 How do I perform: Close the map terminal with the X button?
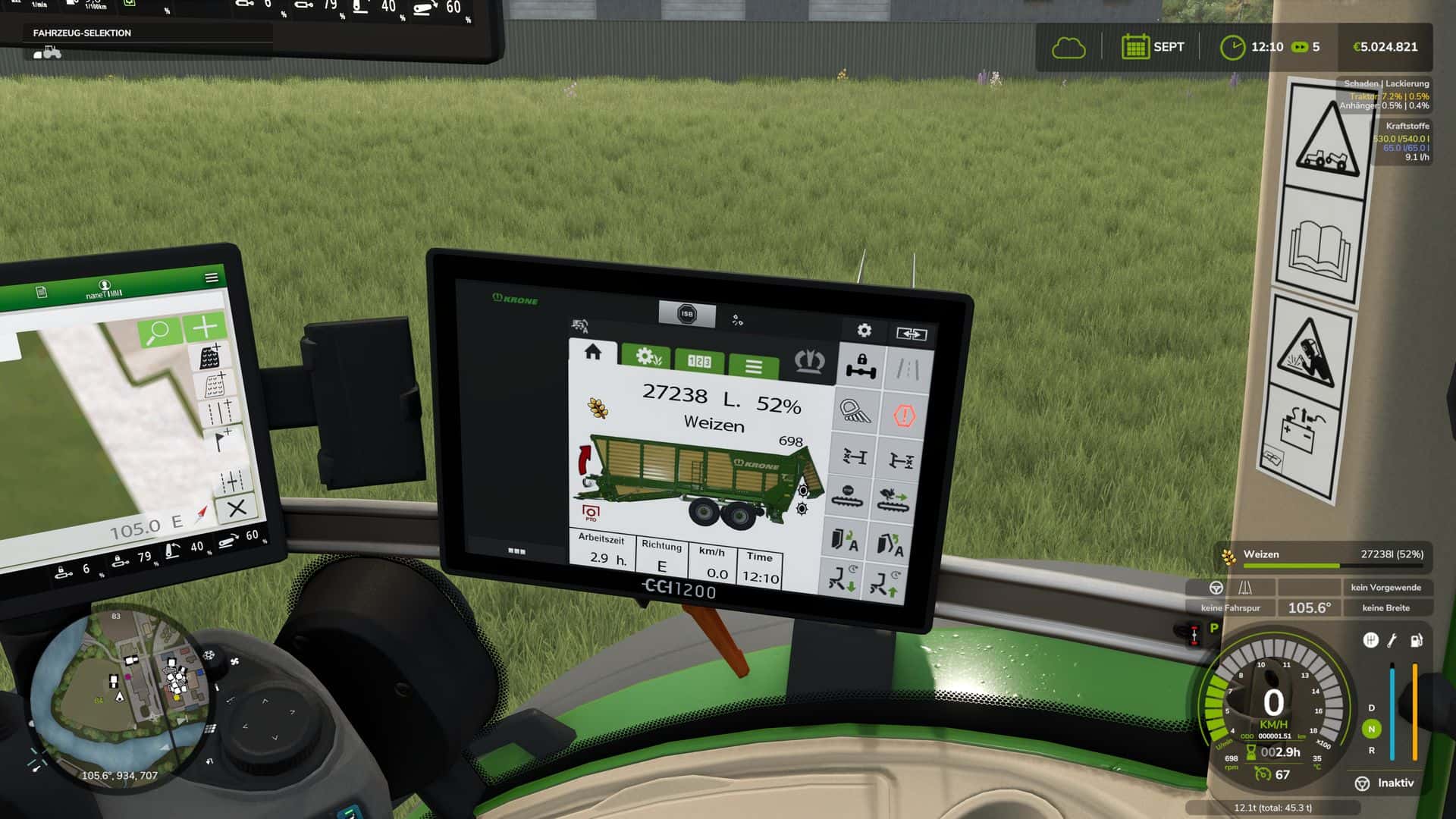coord(237,507)
